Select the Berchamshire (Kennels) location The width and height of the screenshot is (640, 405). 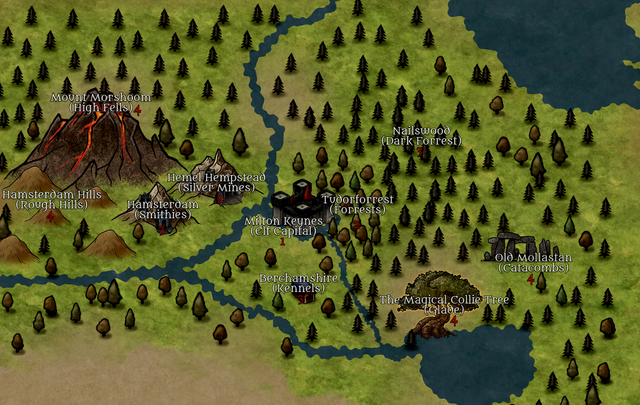click(299, 282)
